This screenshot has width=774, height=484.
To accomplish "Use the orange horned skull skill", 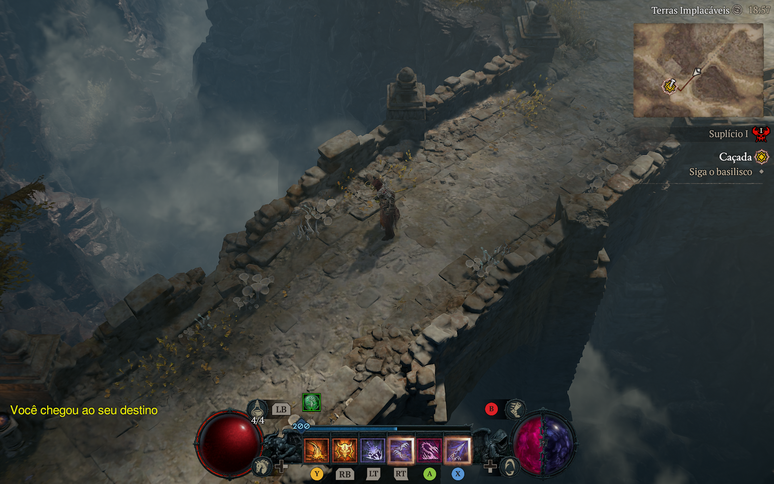I will [344, 450].
